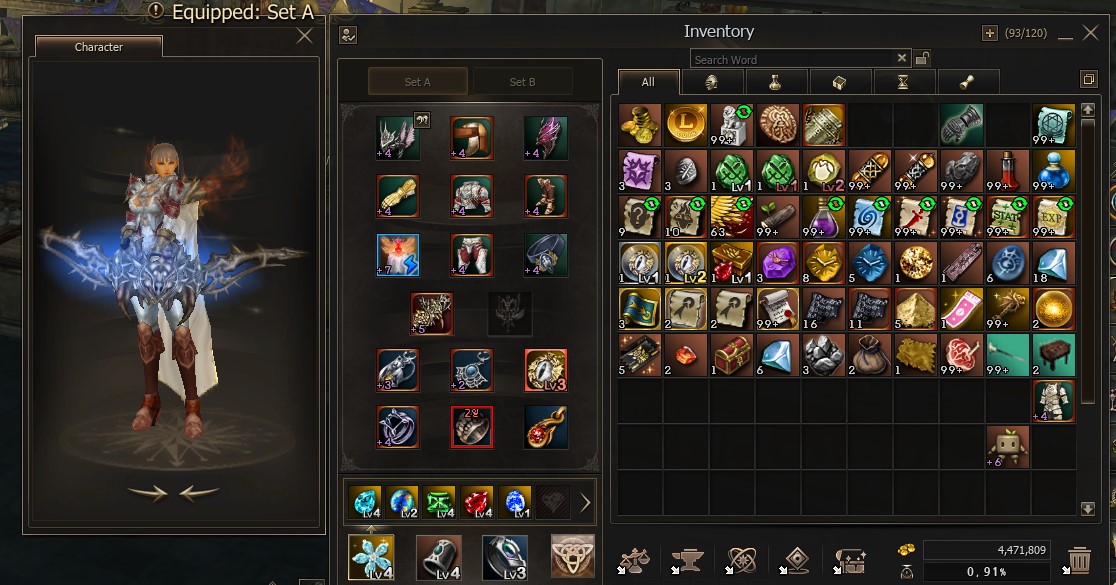Image resolution: width=1116 pixels, height=585 pixels.
Task: Open the trash can to discard items
Action: (x=1079, y=558)
